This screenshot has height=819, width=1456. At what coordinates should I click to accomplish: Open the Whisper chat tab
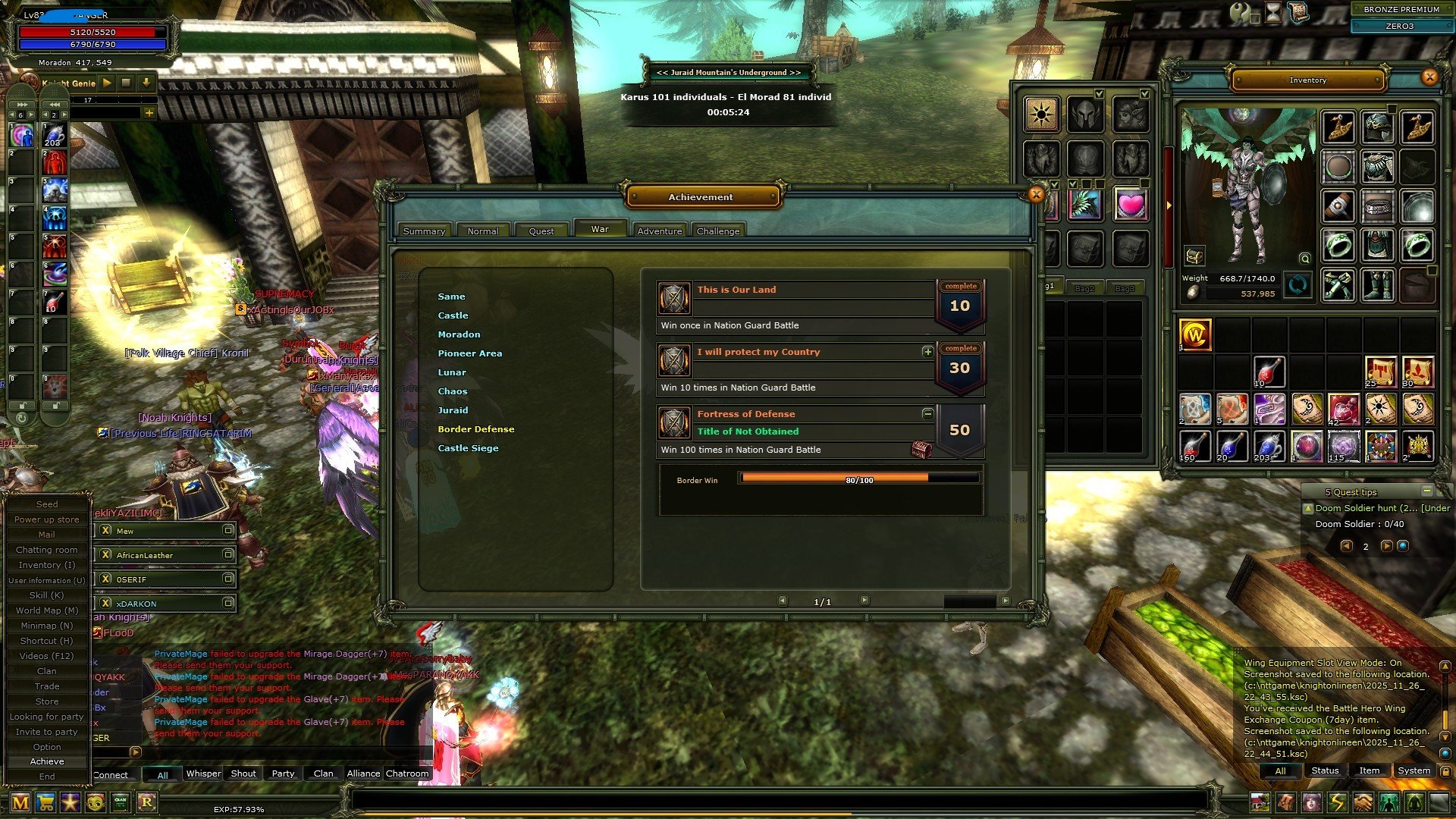203,773
